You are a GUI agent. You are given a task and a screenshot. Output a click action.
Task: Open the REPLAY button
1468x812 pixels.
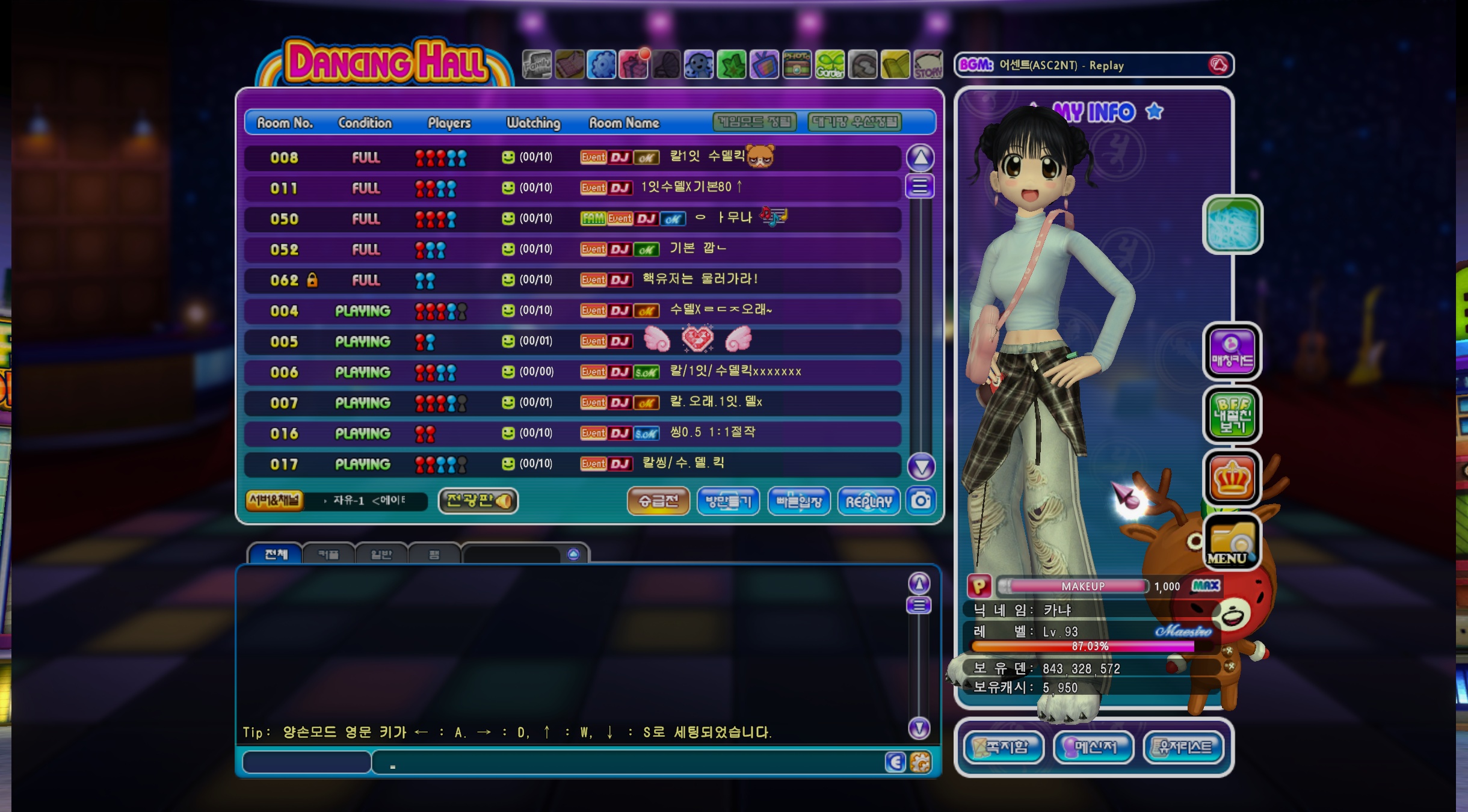click(868, 501)
